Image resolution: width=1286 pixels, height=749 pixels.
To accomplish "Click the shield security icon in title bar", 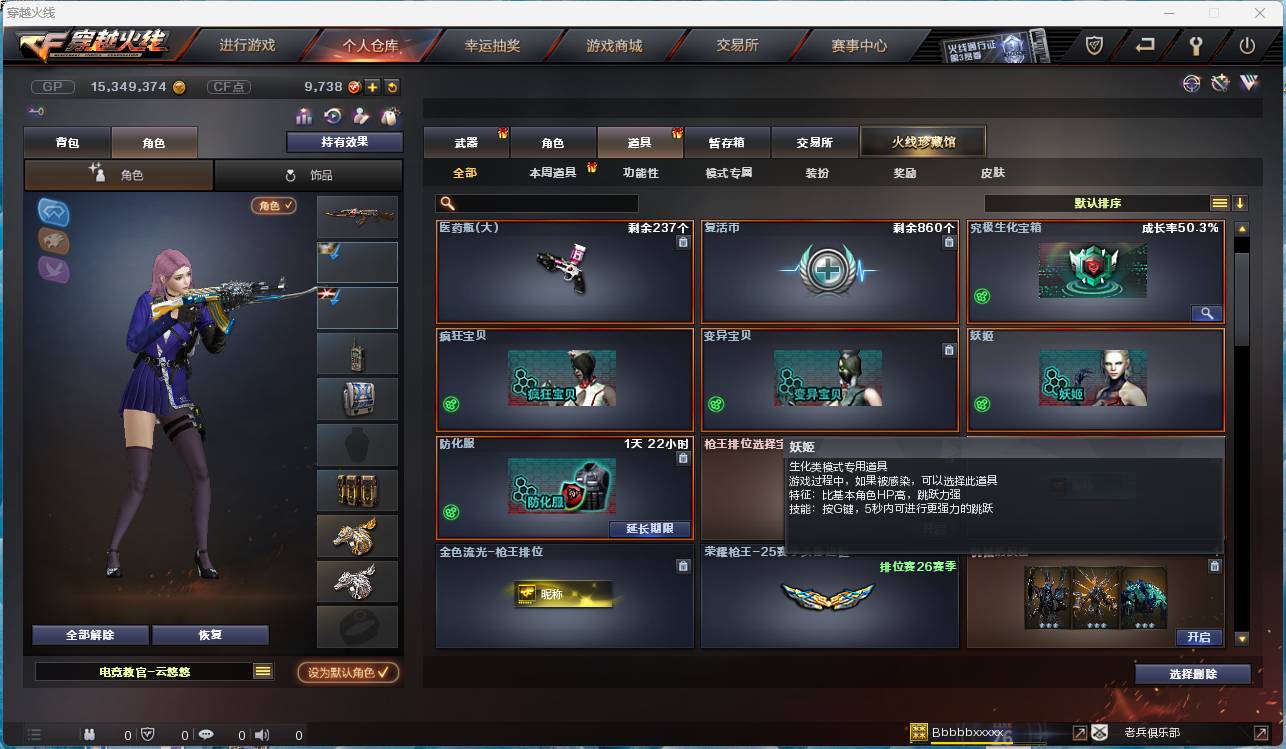I will click(x=1093, y=44).
